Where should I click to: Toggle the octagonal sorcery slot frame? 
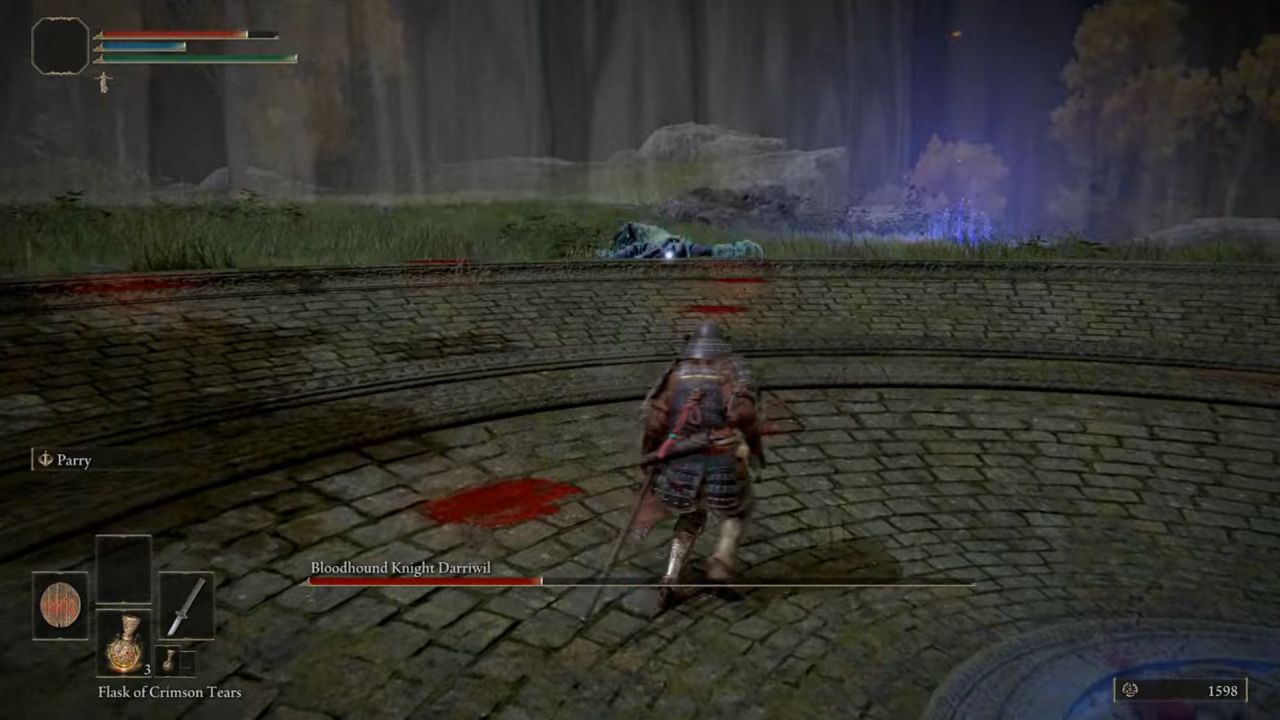pyautogui.click(x=59, y=48)
